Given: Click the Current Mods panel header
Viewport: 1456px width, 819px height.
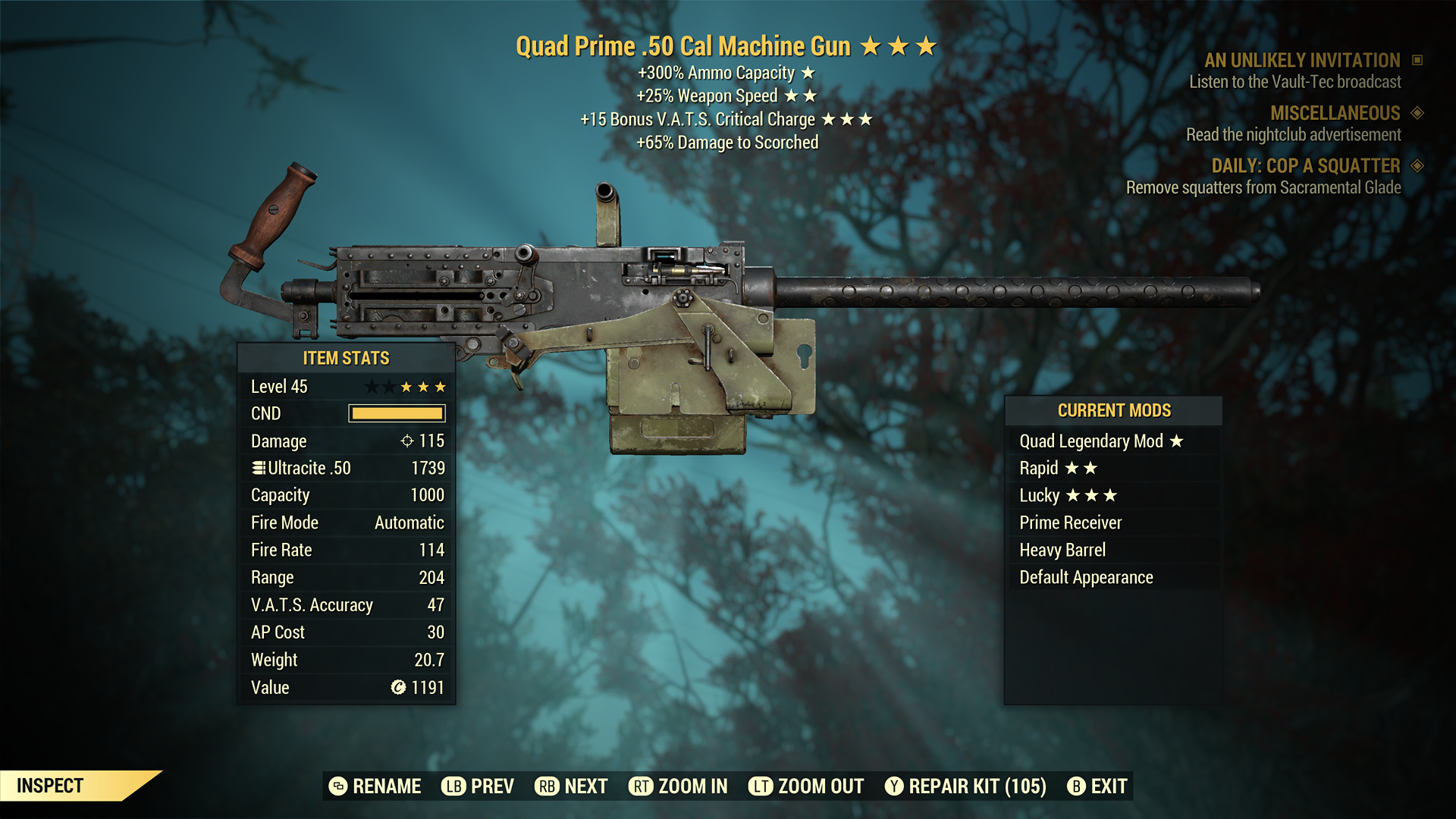Looking at the screenshot, I should click(x=1114, y=410).
